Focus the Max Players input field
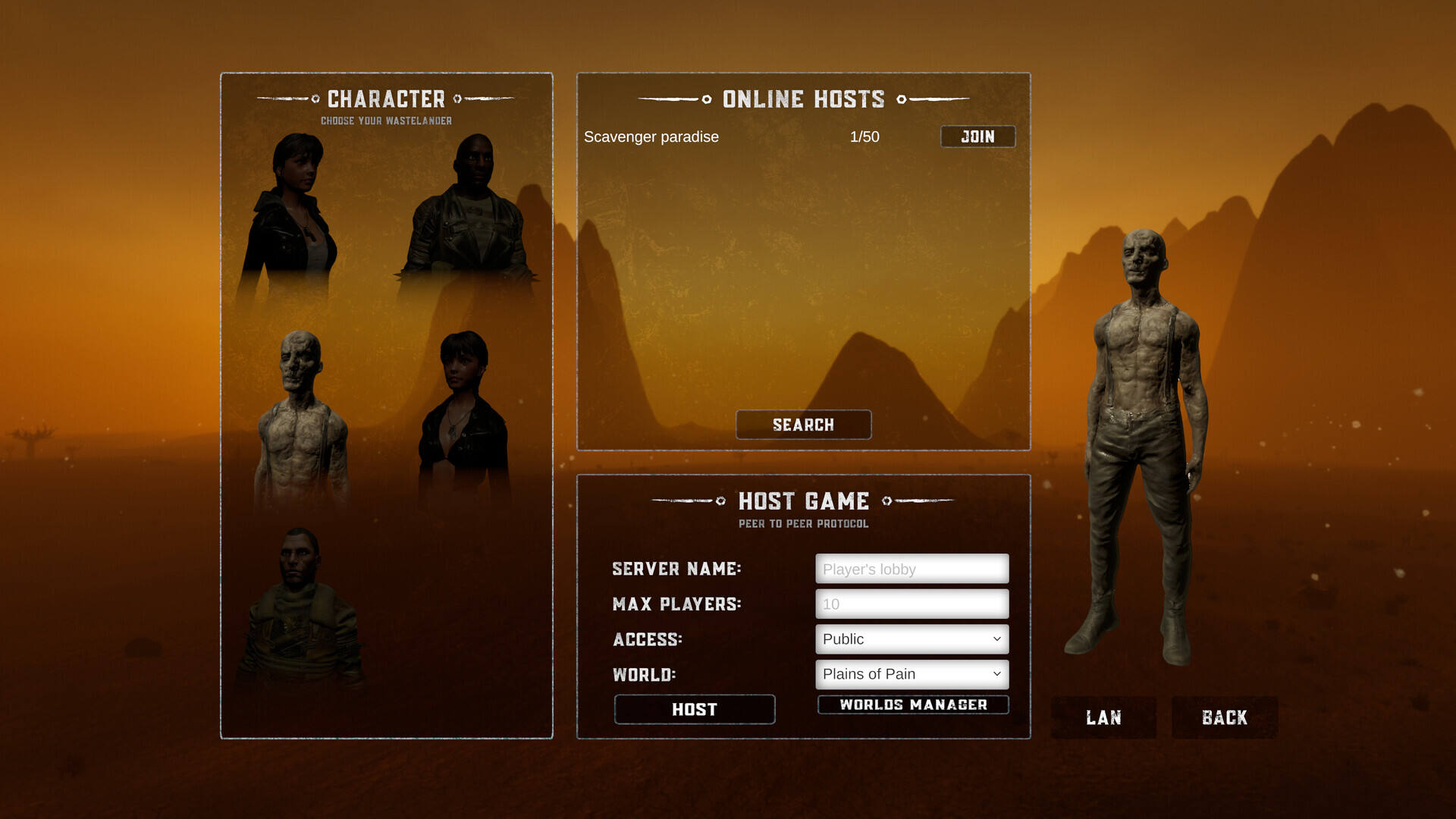 point(912,604)
